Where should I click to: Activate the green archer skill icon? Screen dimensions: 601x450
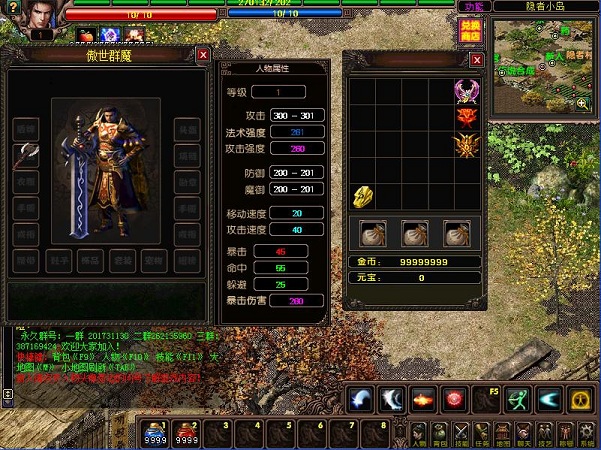pyautogui.click(x=515, y=399)
